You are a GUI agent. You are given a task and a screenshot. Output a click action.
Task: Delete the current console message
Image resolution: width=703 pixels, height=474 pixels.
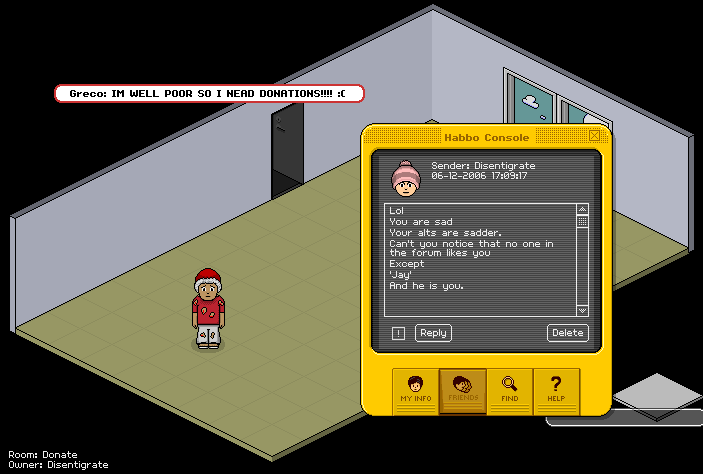[567, 333]
